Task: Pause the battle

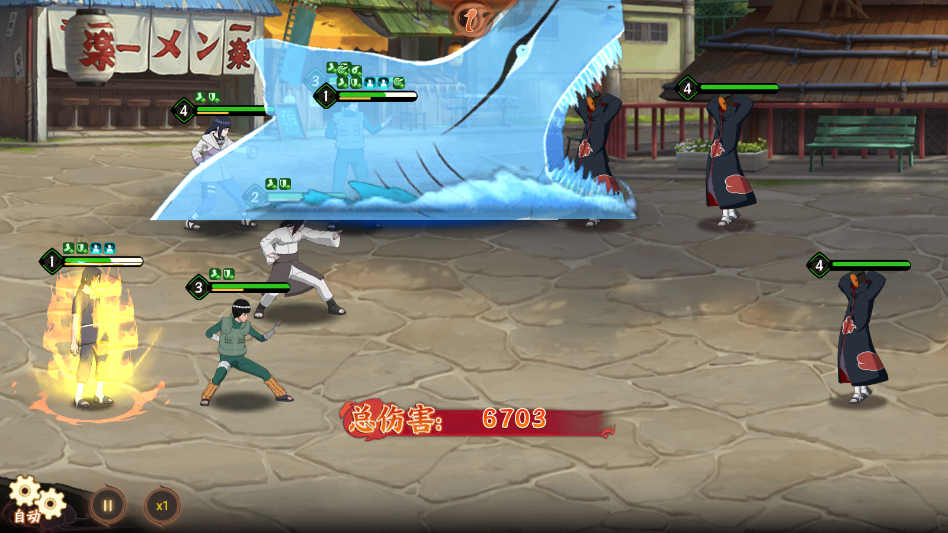Action: pyautogui.click(x=107, y=505)
